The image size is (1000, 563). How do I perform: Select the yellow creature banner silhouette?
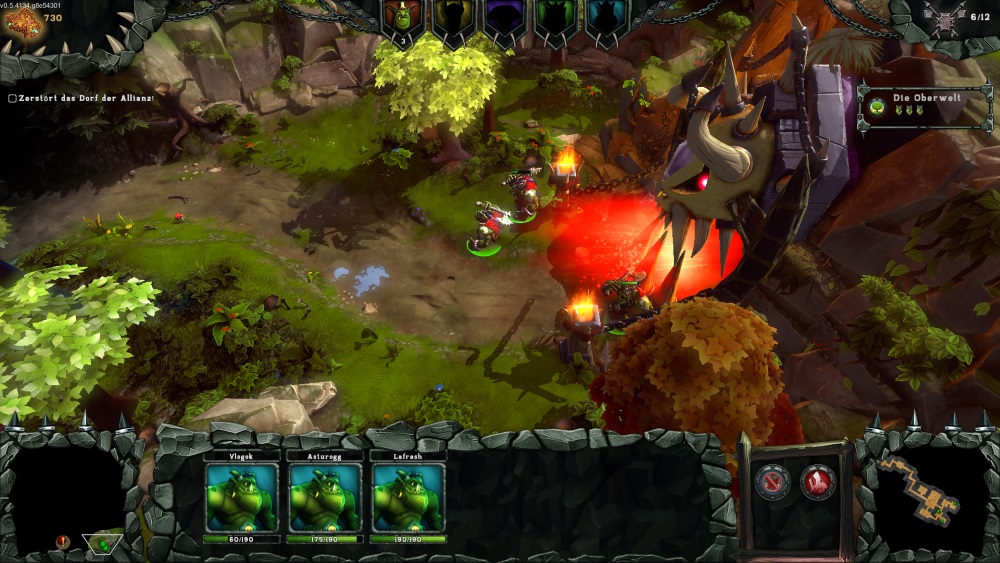pyautogui.click(x=452, y=20)
